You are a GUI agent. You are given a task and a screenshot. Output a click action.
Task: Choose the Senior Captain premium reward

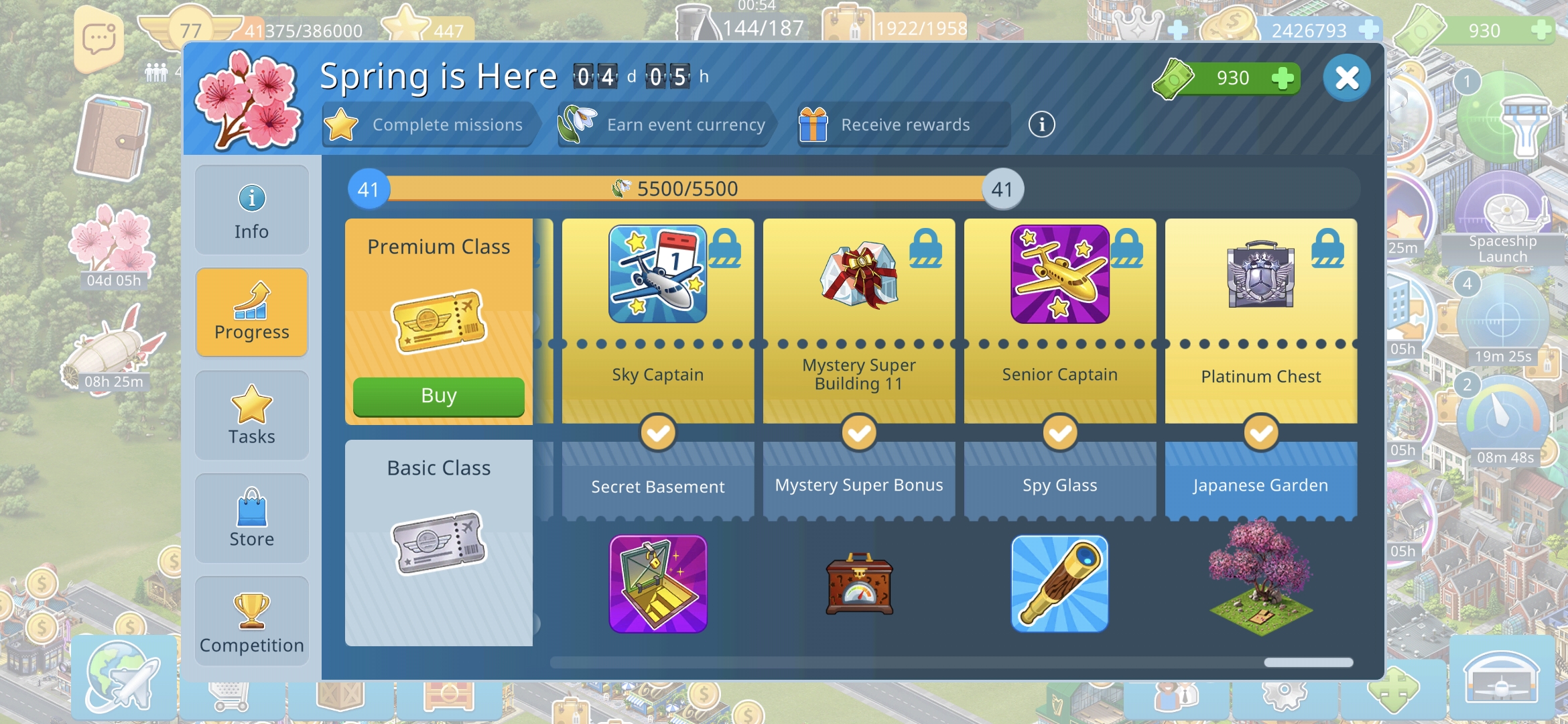coord(1059,275)
